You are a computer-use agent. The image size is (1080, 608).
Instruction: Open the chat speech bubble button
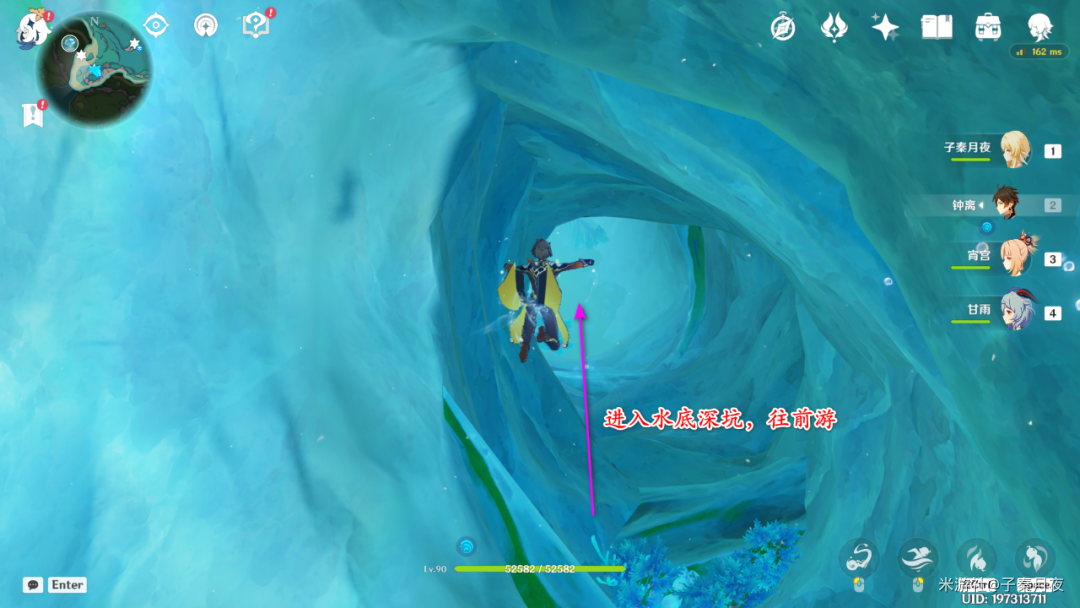click(x=33, y=585)
